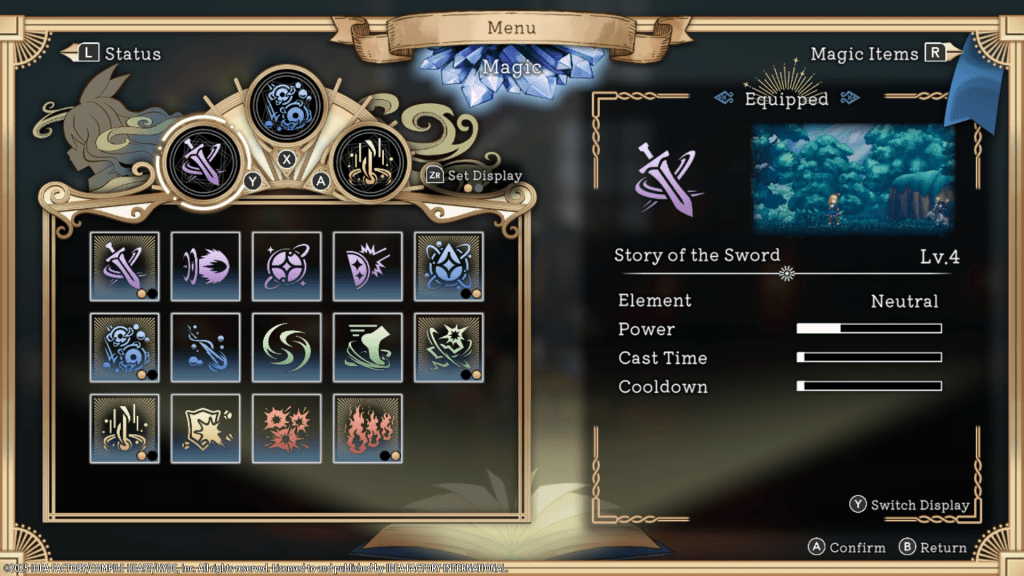Choose the blue bubbles spell tile
Screen dimensions: 1024x576
[124, 347]
